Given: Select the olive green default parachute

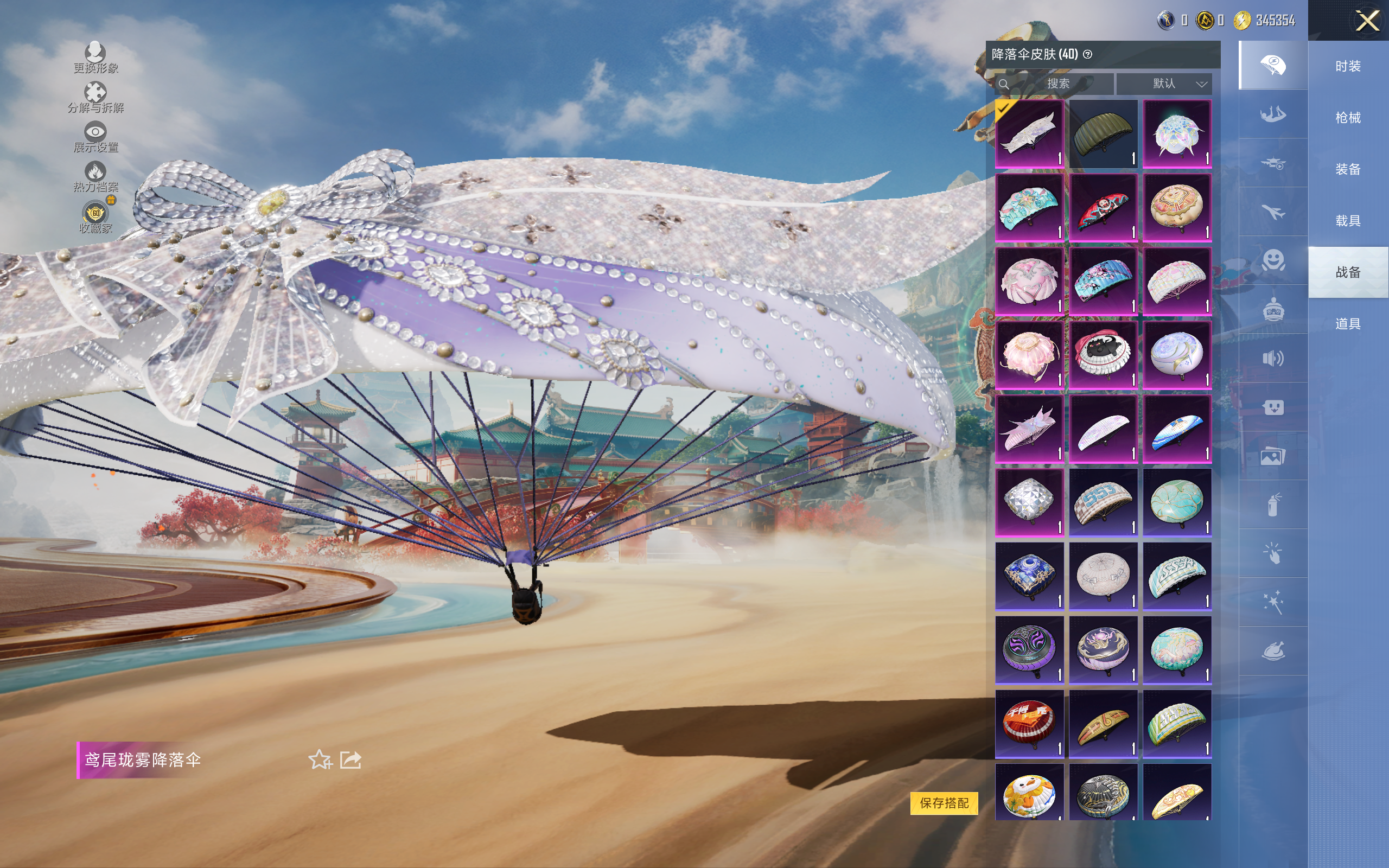Looking at the screenshot, I should tap(1103, 135).
